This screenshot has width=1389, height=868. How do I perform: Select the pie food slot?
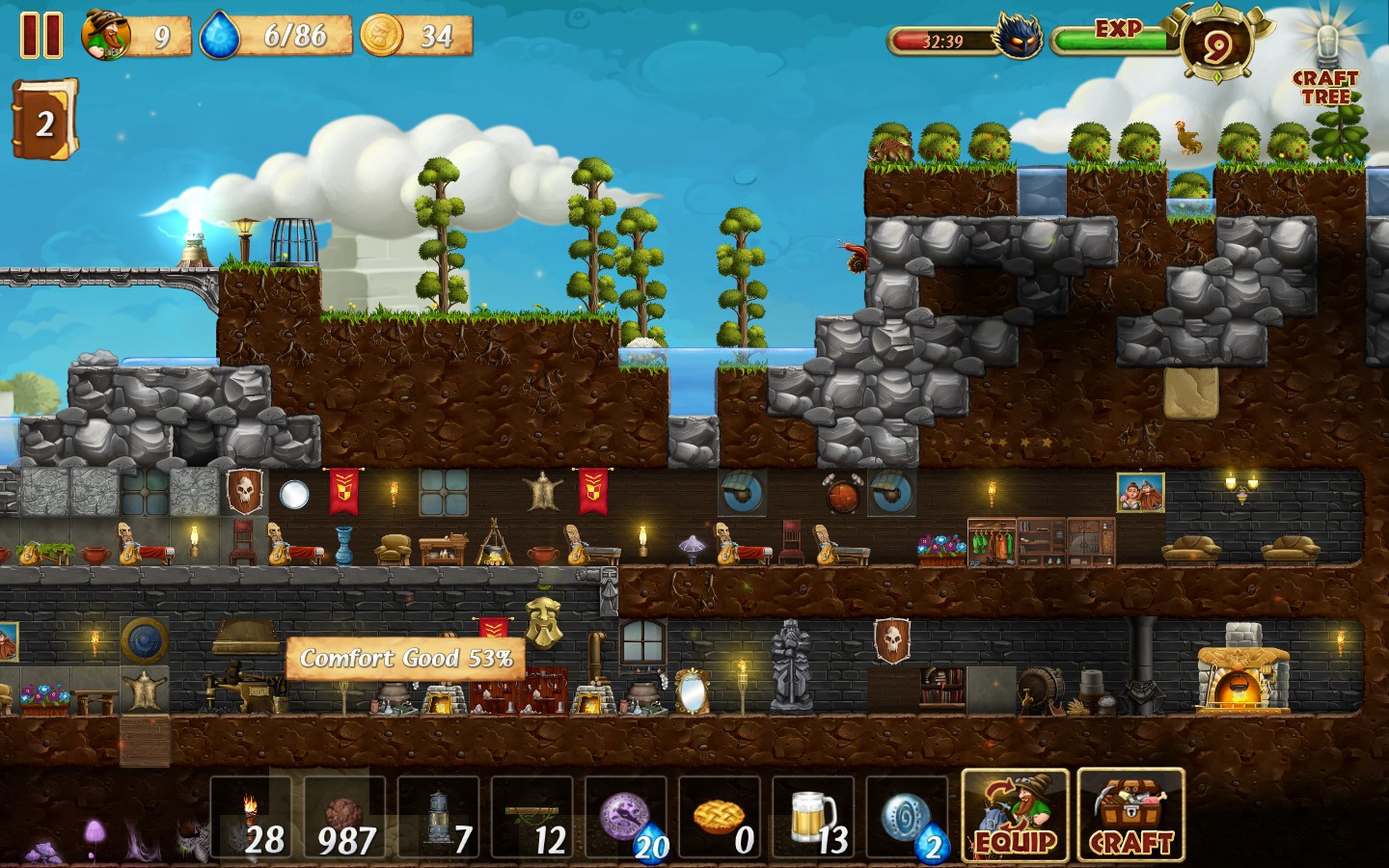721,818
